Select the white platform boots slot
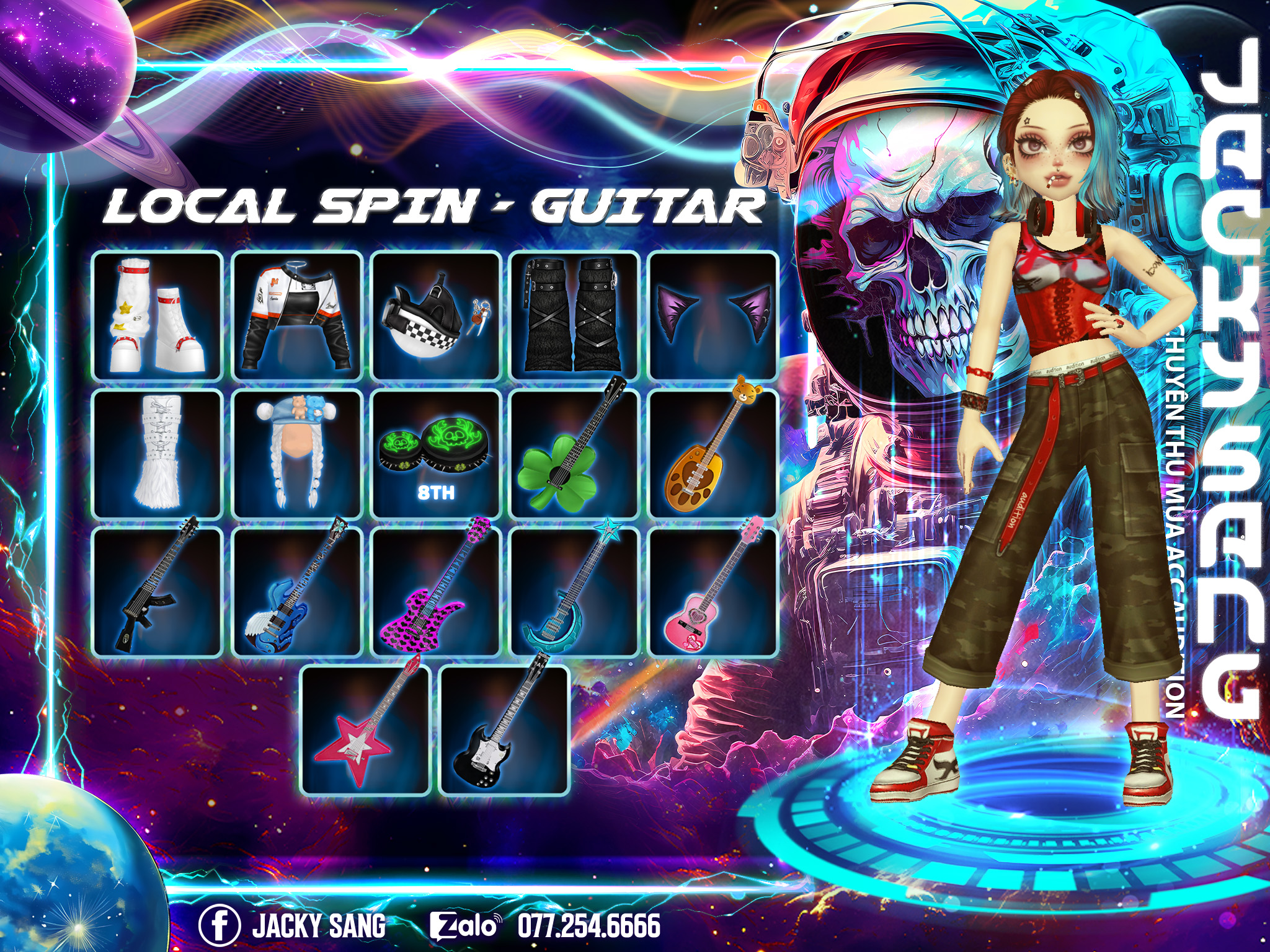1270x952 pixels. (x=158, y=316)
